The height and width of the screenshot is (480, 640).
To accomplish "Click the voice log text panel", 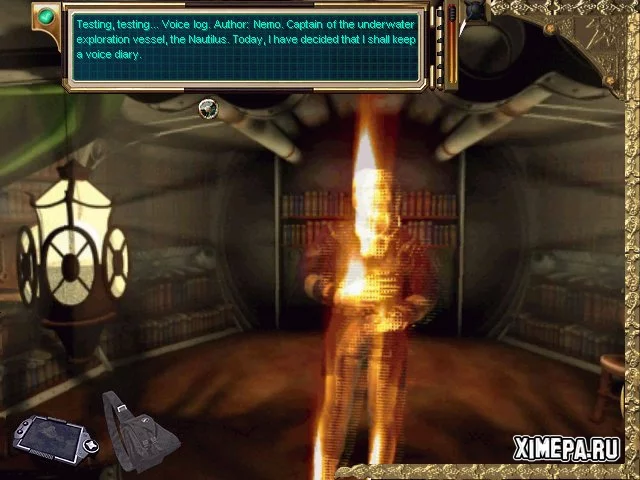I will point(247,45).
